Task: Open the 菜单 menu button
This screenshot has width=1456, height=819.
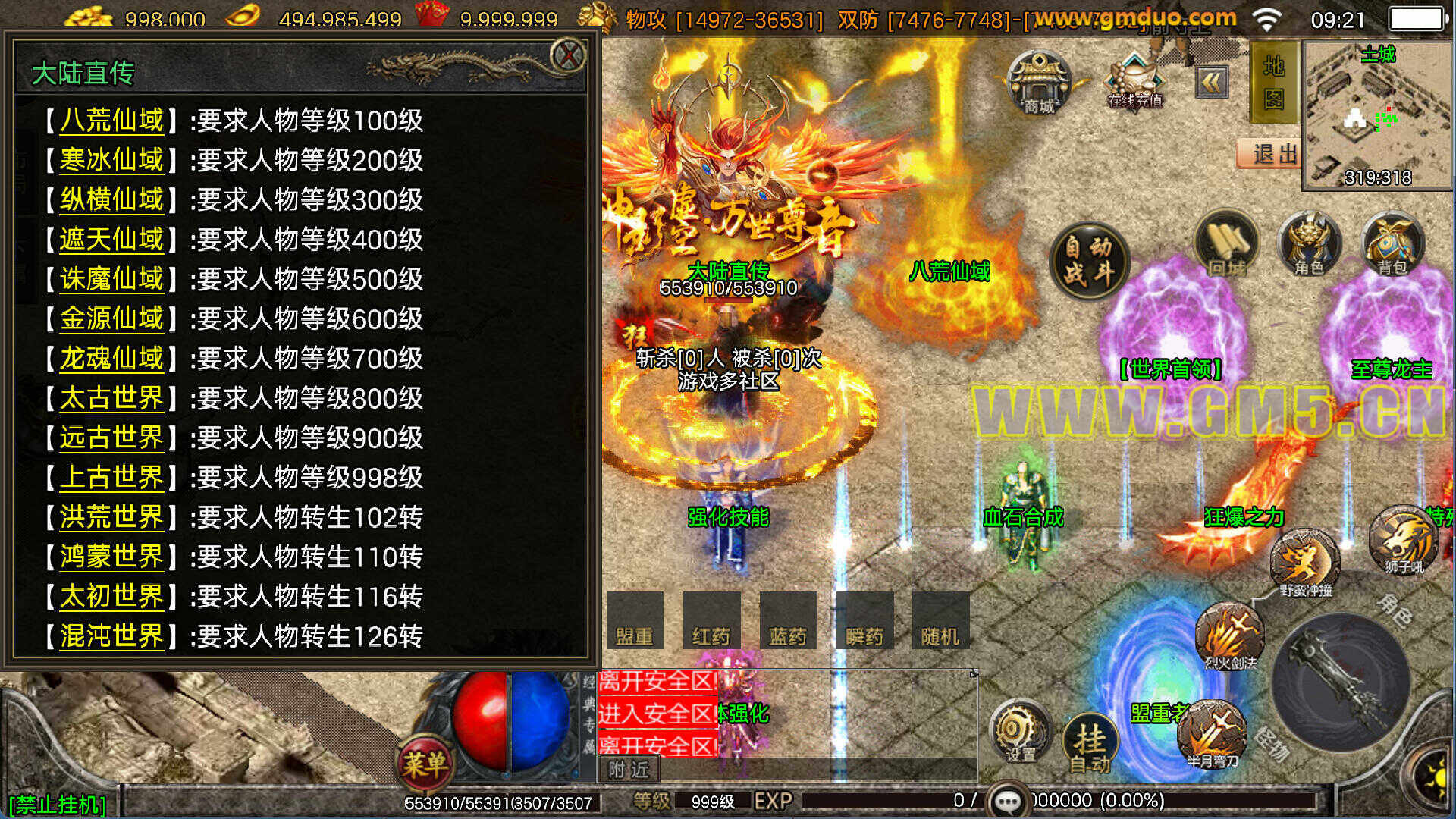Action: coord(425,763)
